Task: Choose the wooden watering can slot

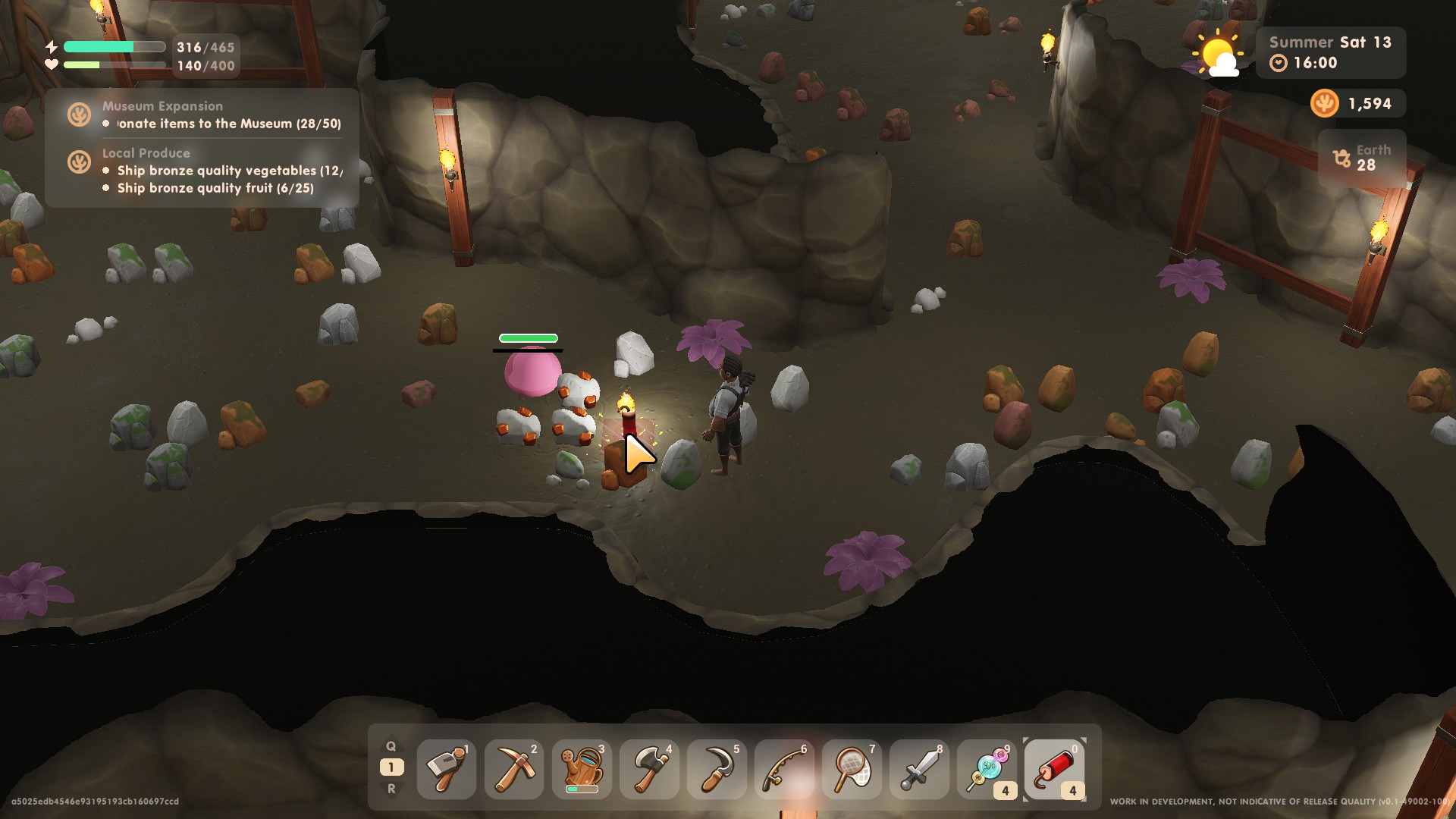Action: (582, 769)
